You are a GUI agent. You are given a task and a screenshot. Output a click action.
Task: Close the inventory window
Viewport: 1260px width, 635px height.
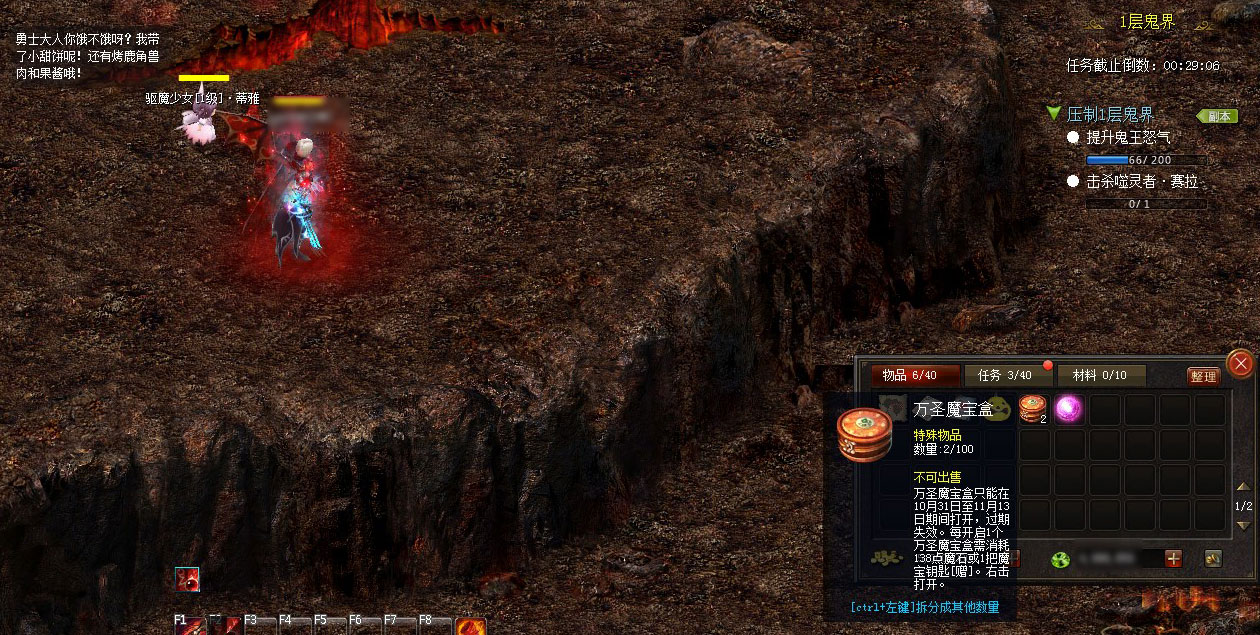click(x=1240, y=364)
